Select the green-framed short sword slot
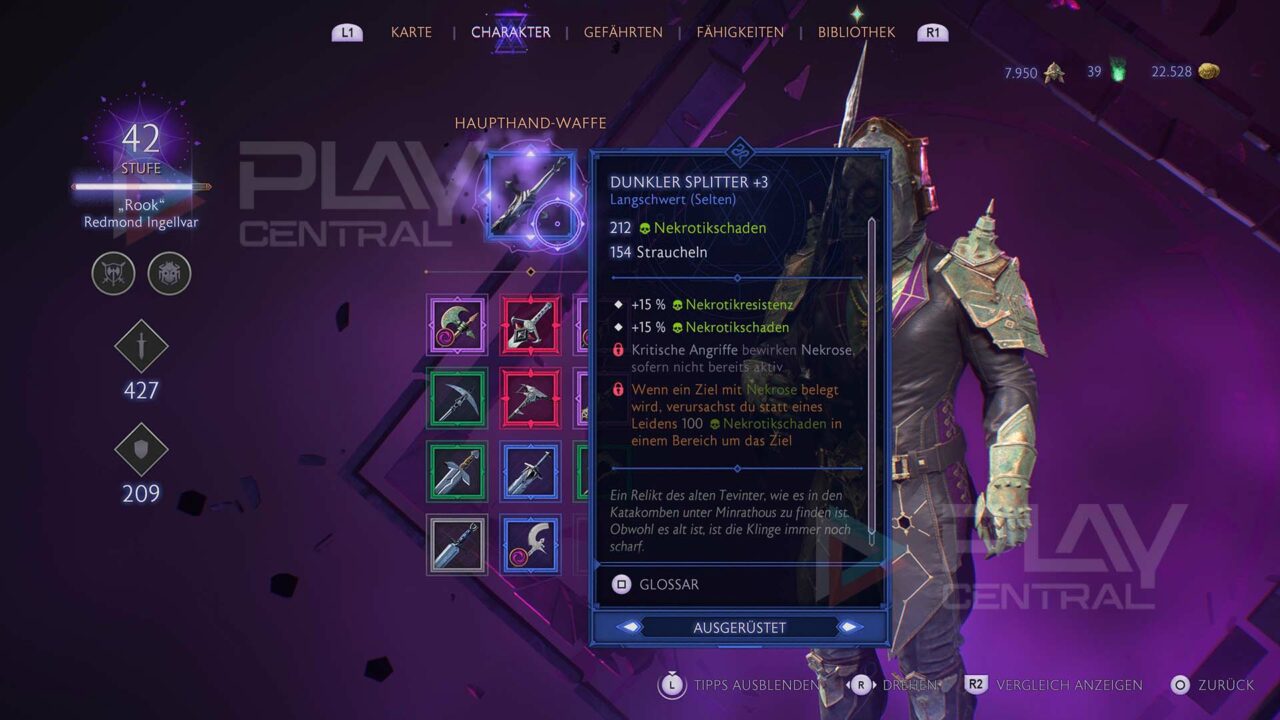The width and height of the screenshot is (1280, 720). coord(457,471)
